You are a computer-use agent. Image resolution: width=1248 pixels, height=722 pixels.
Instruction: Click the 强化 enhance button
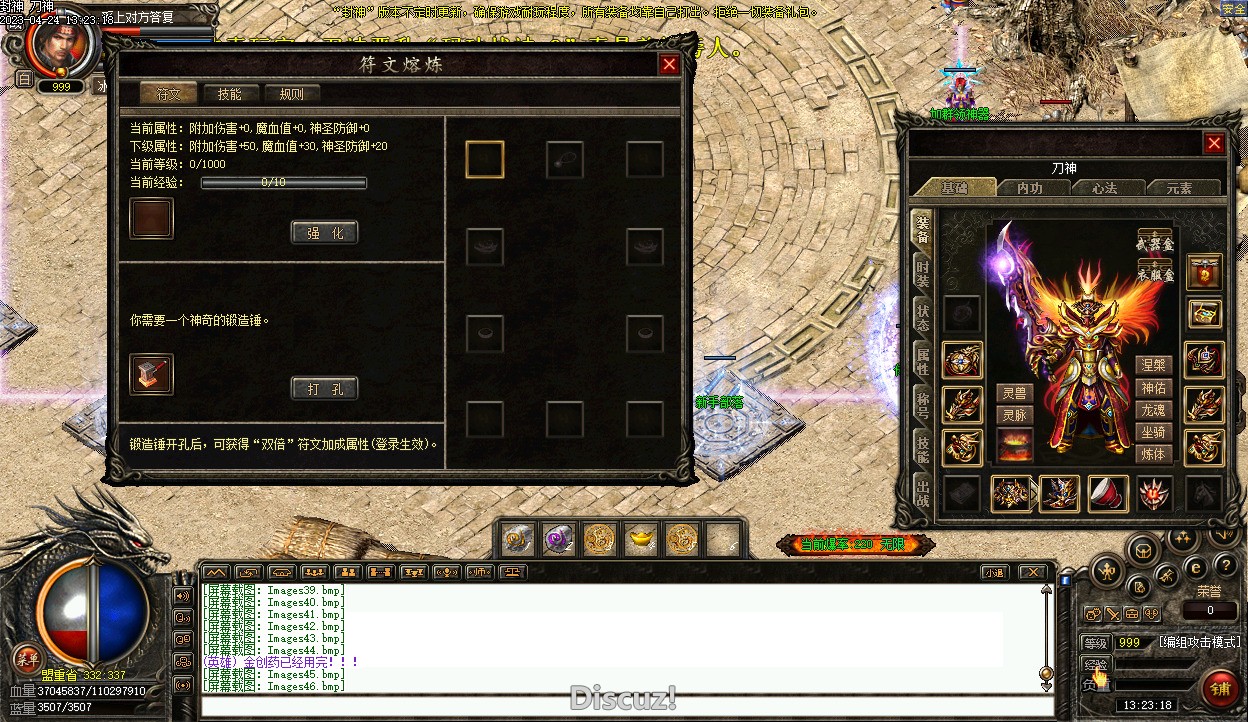pyautogui.click(x=324, y=233)
